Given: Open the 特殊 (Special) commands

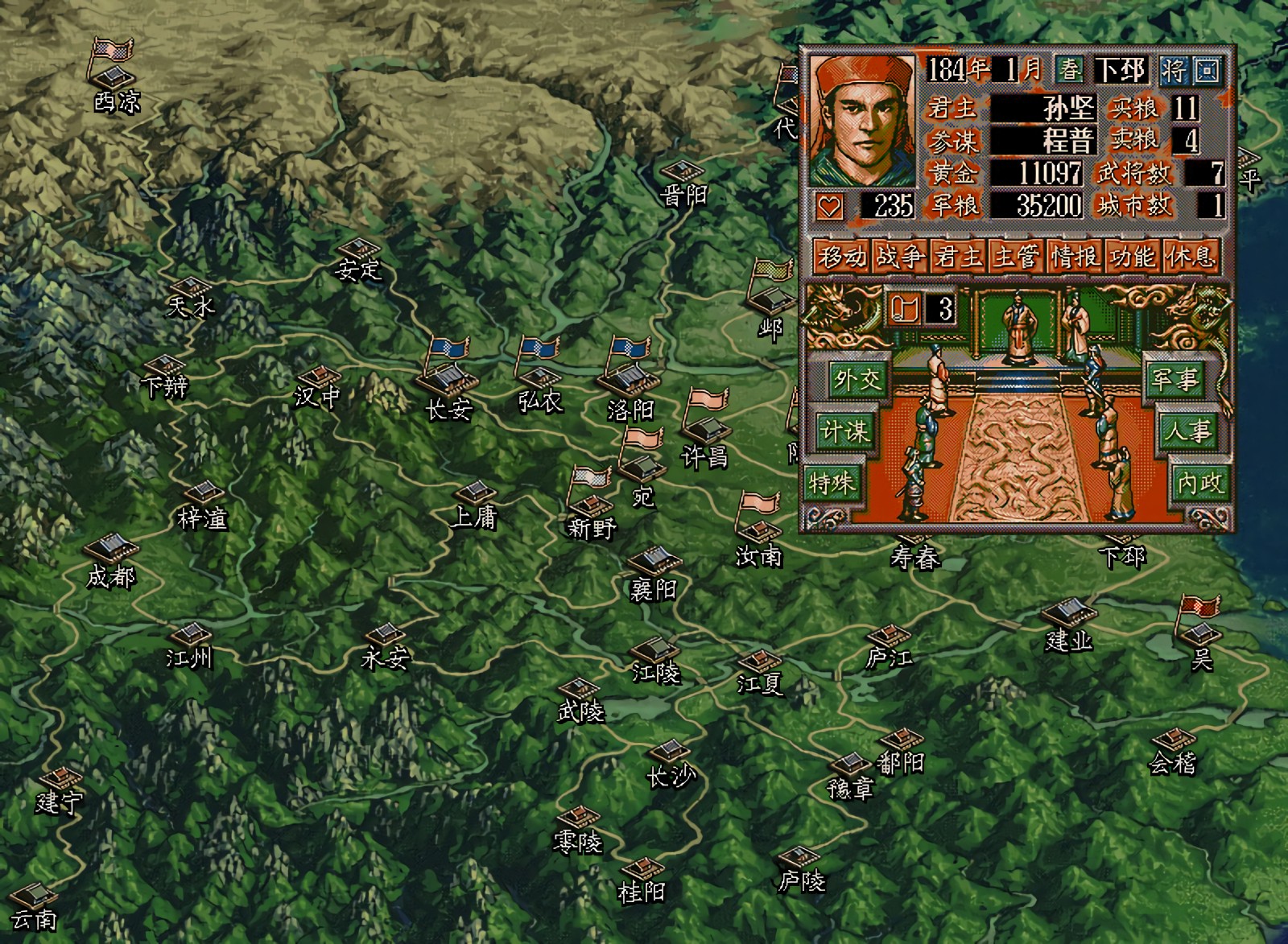Looking at the screenshot, I should [x=833, y=484].
